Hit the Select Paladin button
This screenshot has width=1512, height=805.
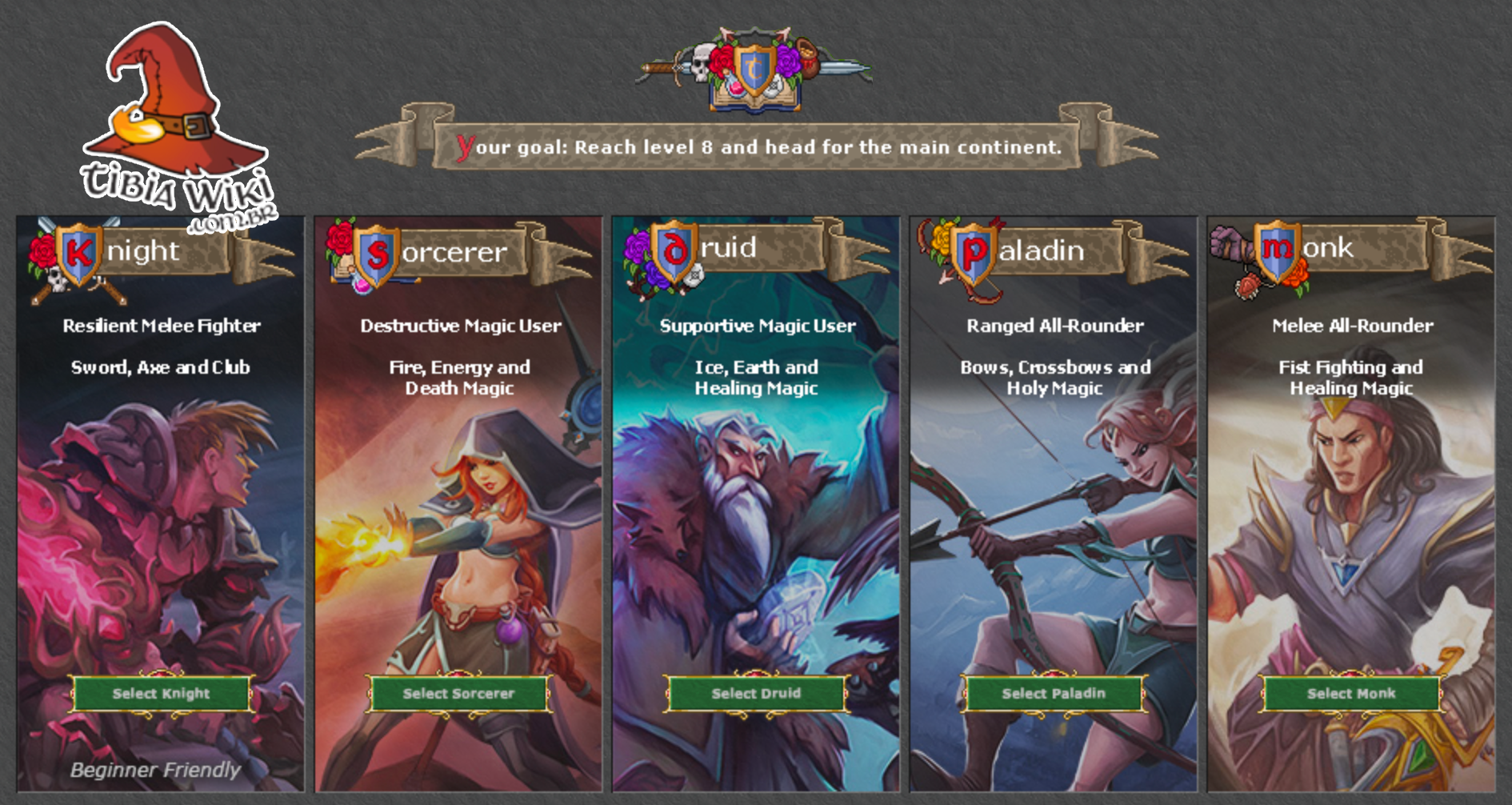point(1054,693)
